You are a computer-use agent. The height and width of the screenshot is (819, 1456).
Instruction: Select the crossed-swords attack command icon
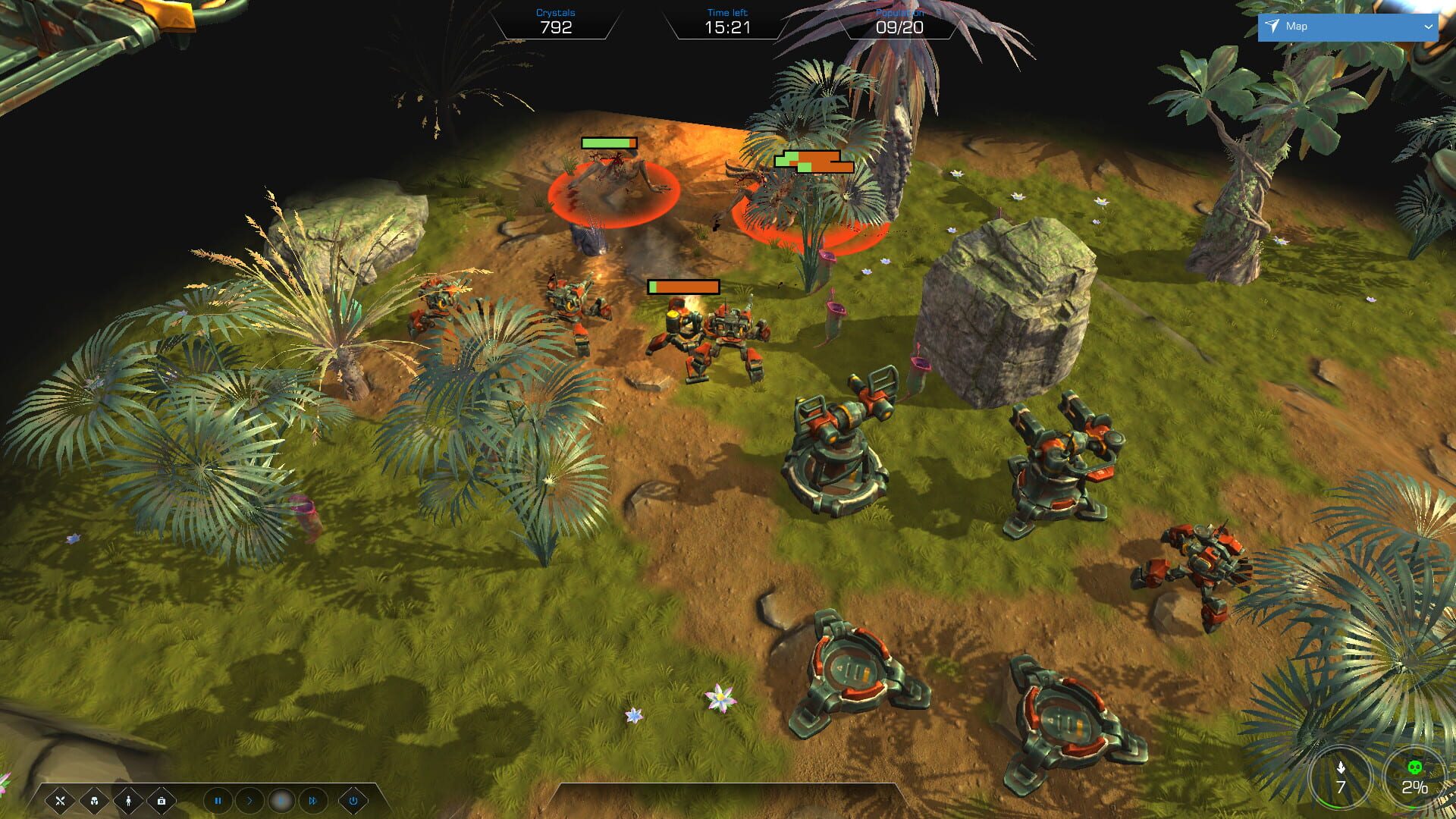(x=61, y=801)
